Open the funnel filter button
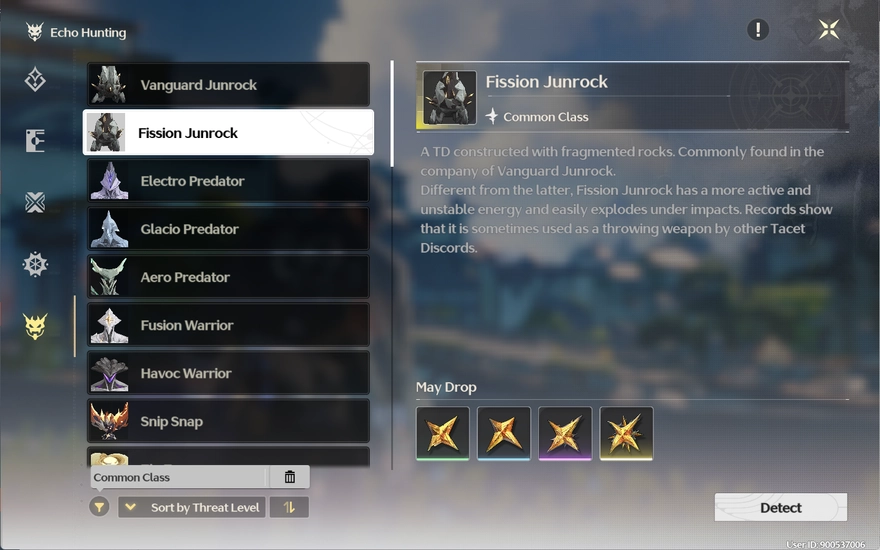 (99, 507)
